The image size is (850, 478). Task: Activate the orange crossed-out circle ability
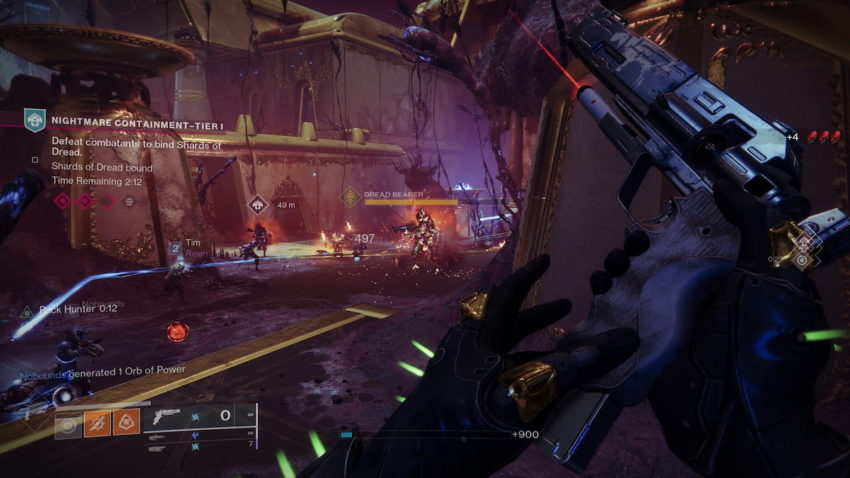(x=97, y=422)
